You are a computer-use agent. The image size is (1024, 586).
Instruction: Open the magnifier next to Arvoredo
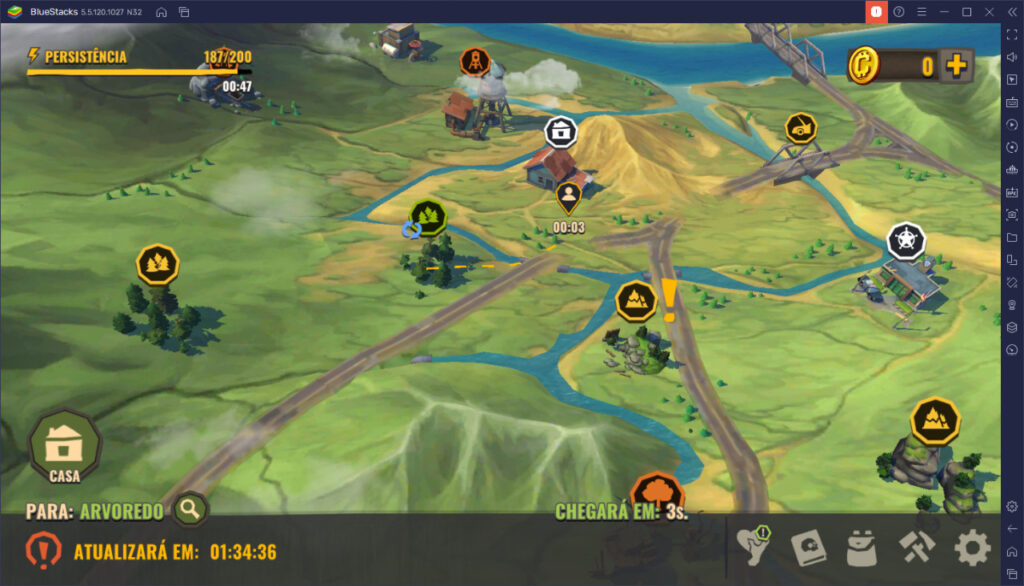189,510
